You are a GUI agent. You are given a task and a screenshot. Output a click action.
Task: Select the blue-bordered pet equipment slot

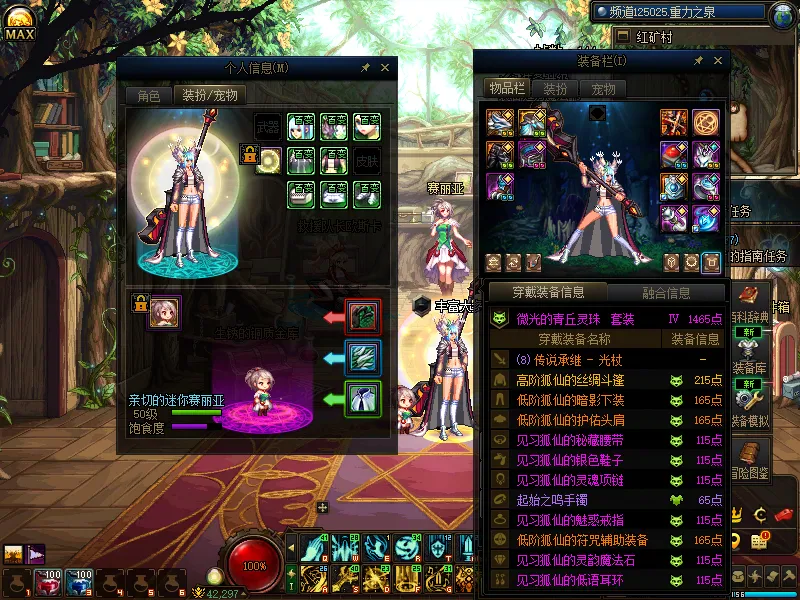coord(362,357)
